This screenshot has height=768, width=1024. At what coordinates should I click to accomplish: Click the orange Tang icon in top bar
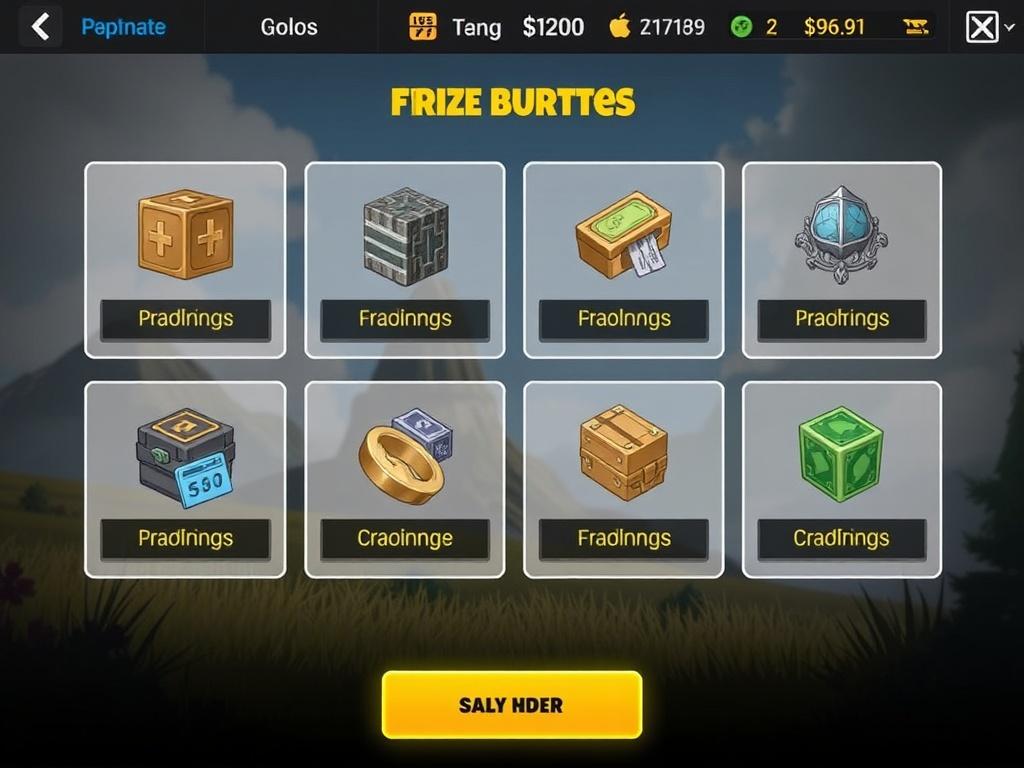point(423,27)
